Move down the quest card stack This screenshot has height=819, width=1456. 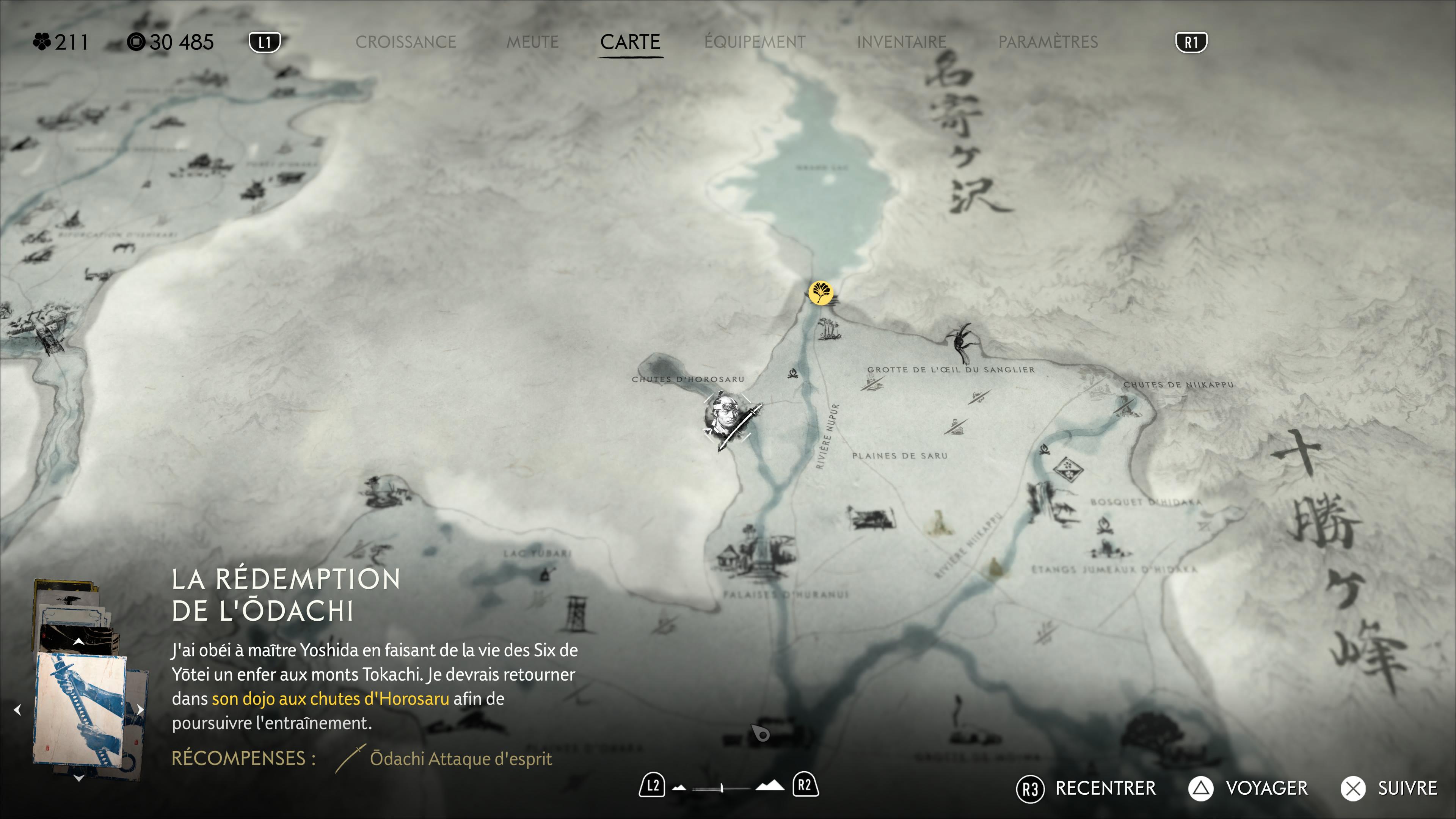pos(78,778)
